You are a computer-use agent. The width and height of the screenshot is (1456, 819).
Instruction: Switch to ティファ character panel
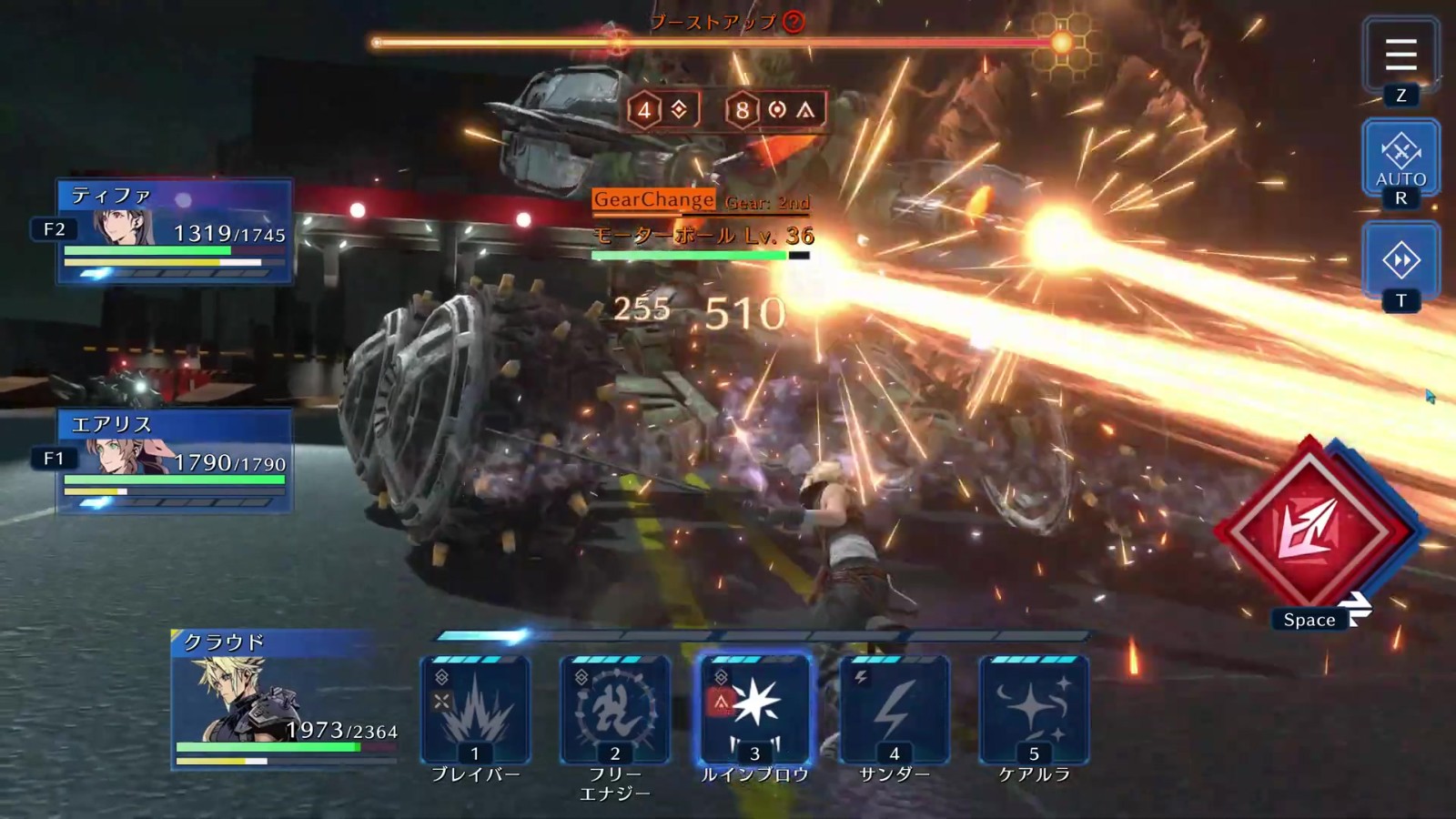(175, 231)
